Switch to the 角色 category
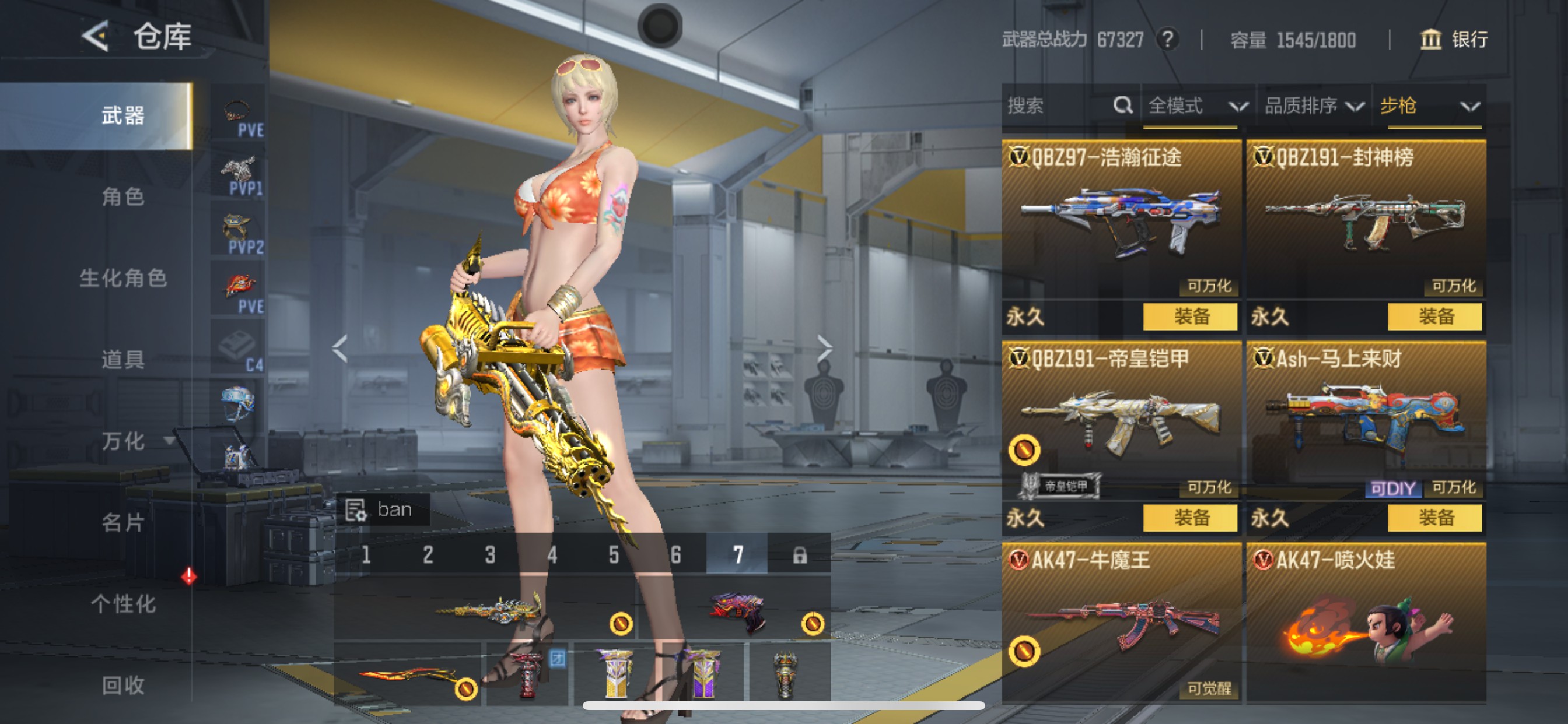This screenshot has height=724, width=1568. pos(123,197)
